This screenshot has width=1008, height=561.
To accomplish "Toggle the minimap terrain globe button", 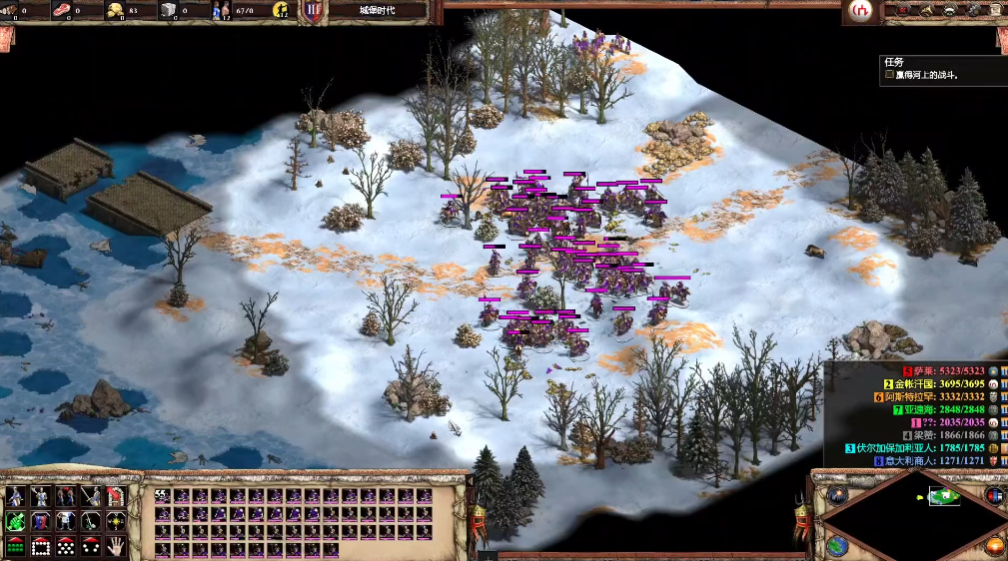I will point(837,546).
